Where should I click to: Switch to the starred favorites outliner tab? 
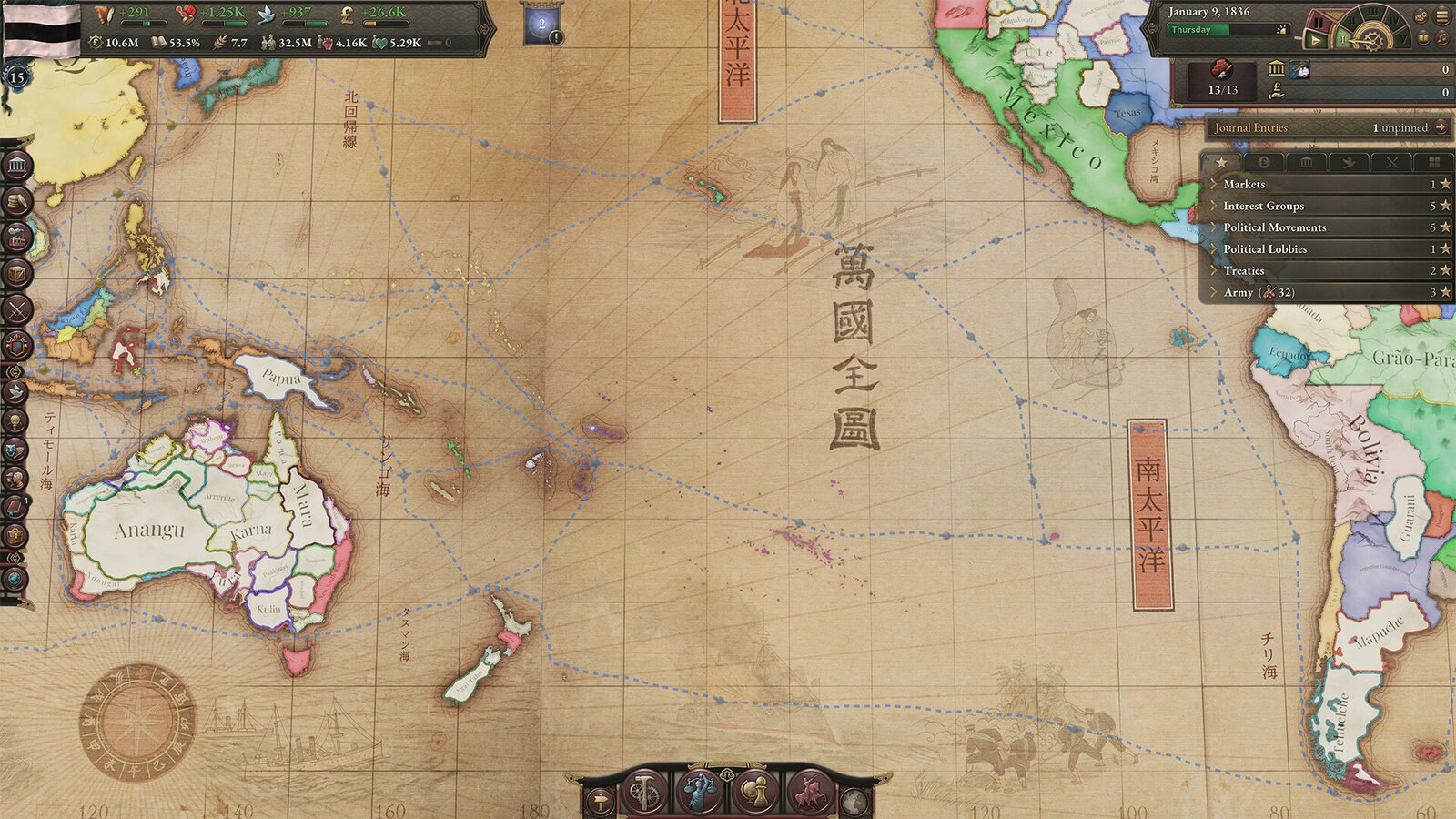coord(1221,162)
